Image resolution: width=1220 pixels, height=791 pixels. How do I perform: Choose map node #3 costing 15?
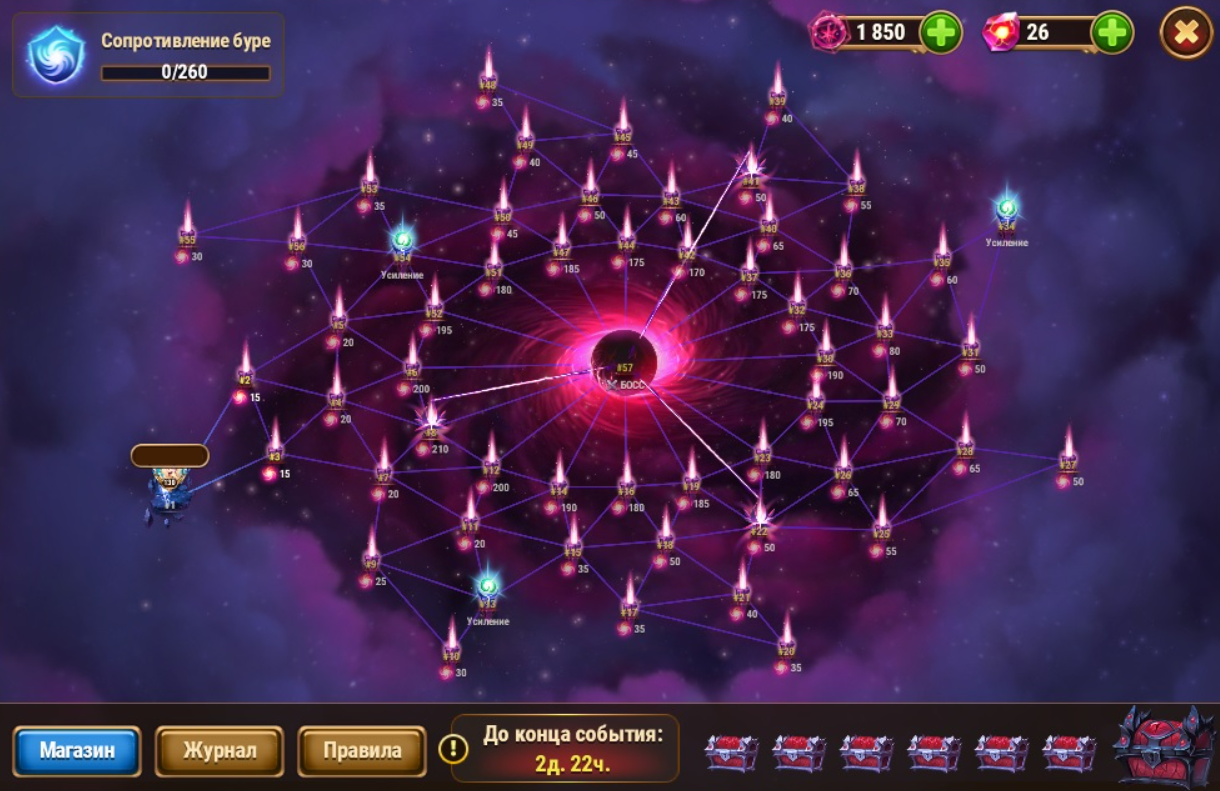(x=275, y=447)
